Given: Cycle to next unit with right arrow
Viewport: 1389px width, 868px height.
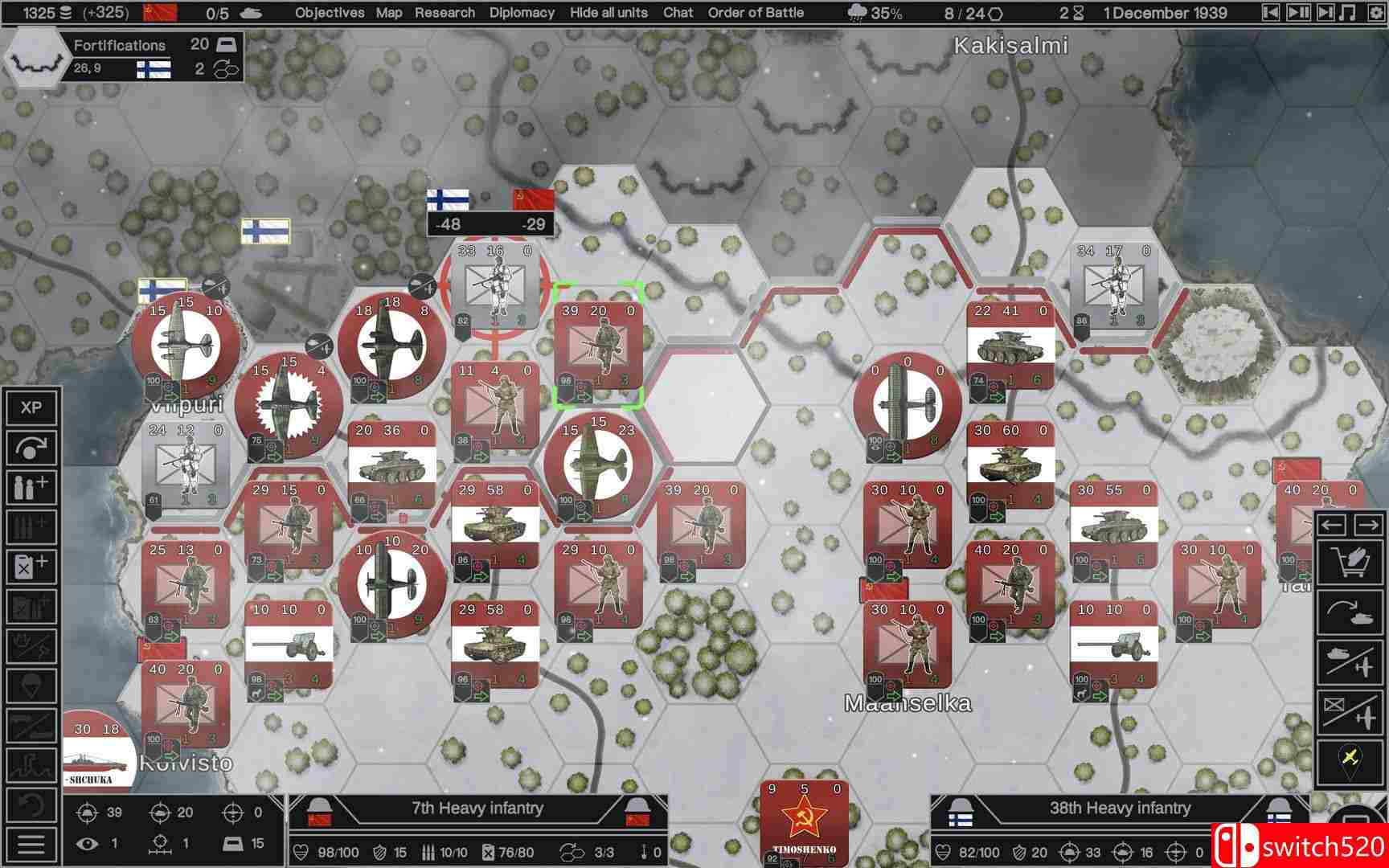Looking at the screenshot, I should (x=1366, y=526).
